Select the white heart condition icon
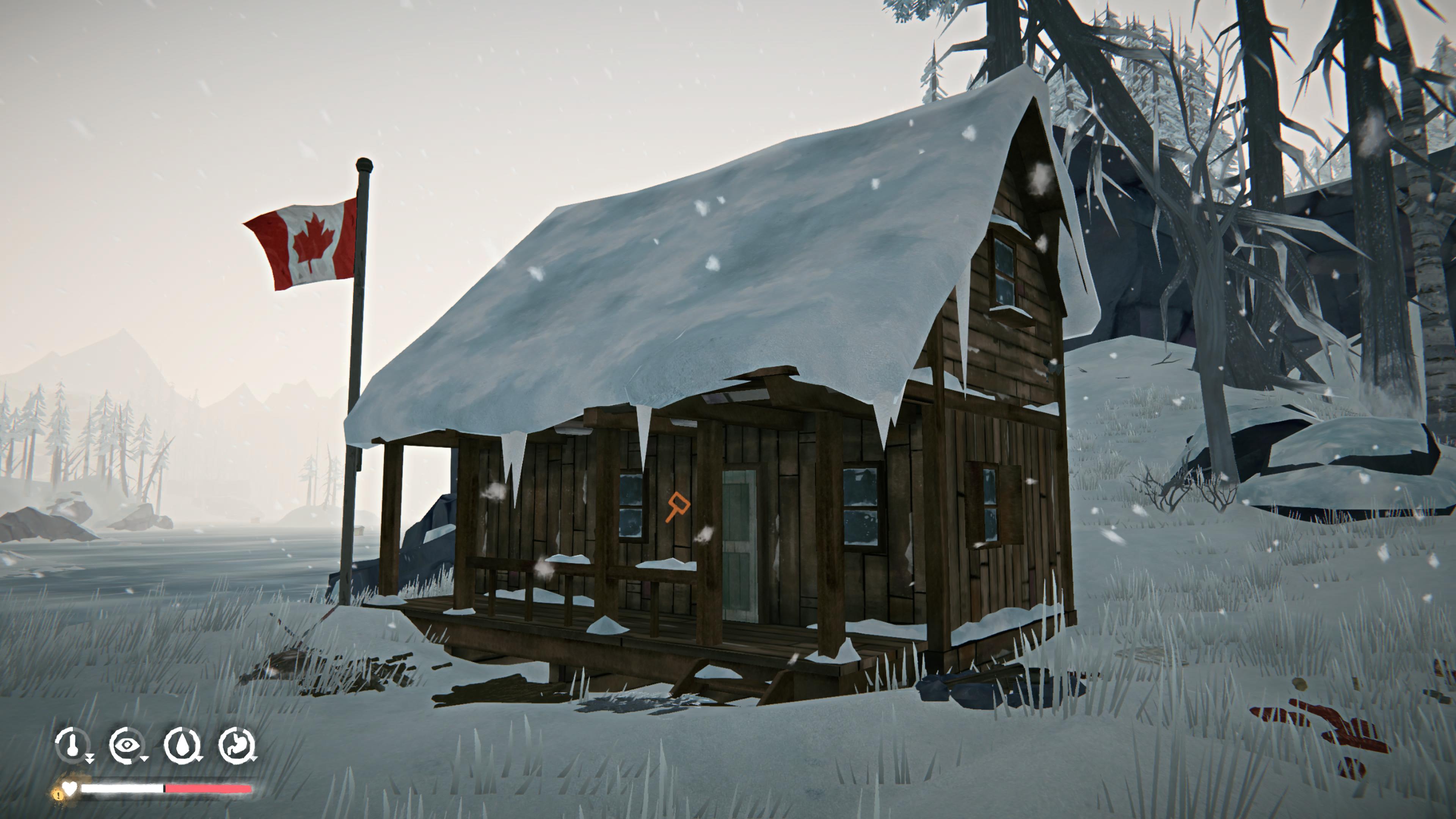 click(x=70, y=789)
